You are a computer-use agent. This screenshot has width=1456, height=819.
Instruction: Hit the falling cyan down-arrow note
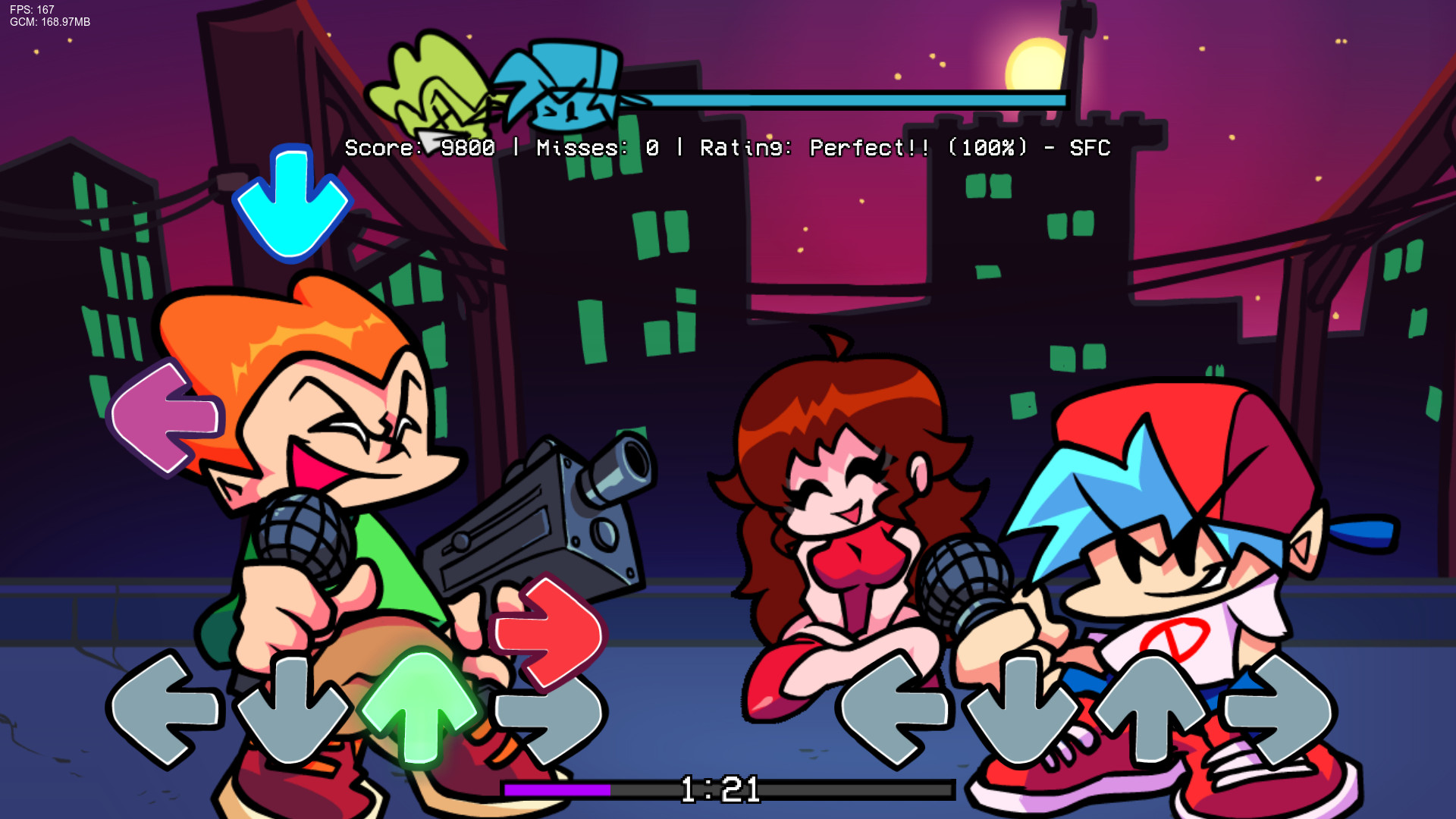click(292, 205)
